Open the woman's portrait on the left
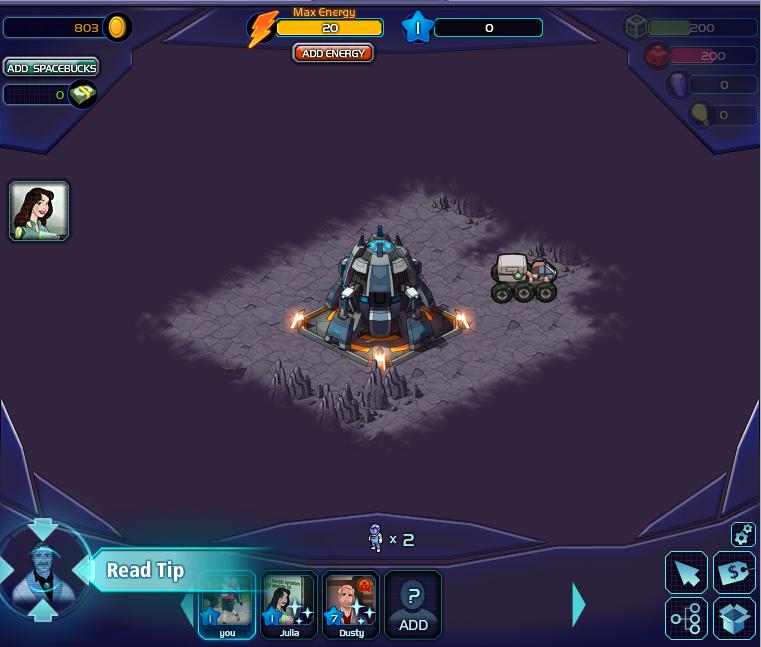 (39, 211)
